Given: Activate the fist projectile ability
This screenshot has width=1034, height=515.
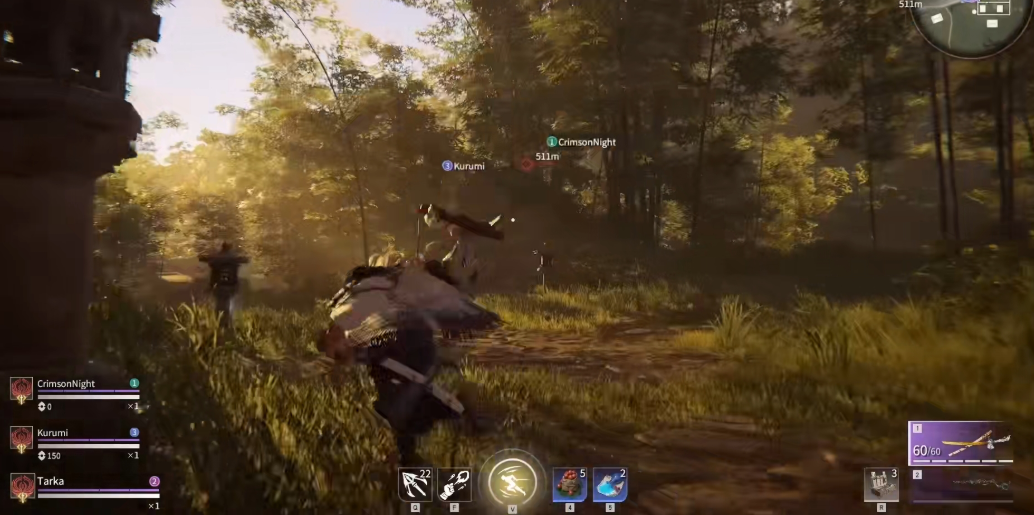Looking at the screenshot, I should [x=454, y=484].
